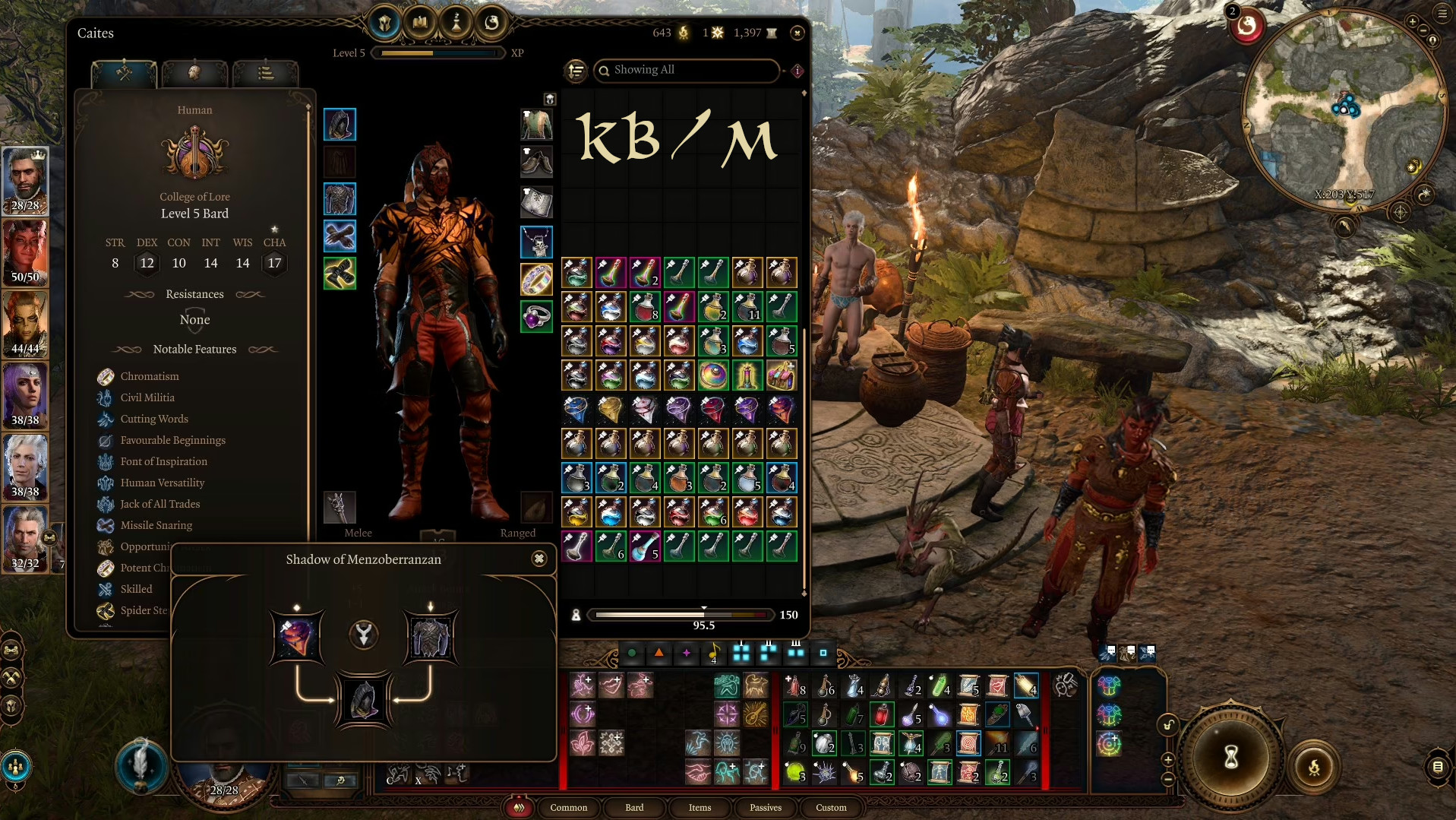Close the Shadow of Menzoberranzan popup
This screenshot has width=1456, height=820.
tap(539, 560)
